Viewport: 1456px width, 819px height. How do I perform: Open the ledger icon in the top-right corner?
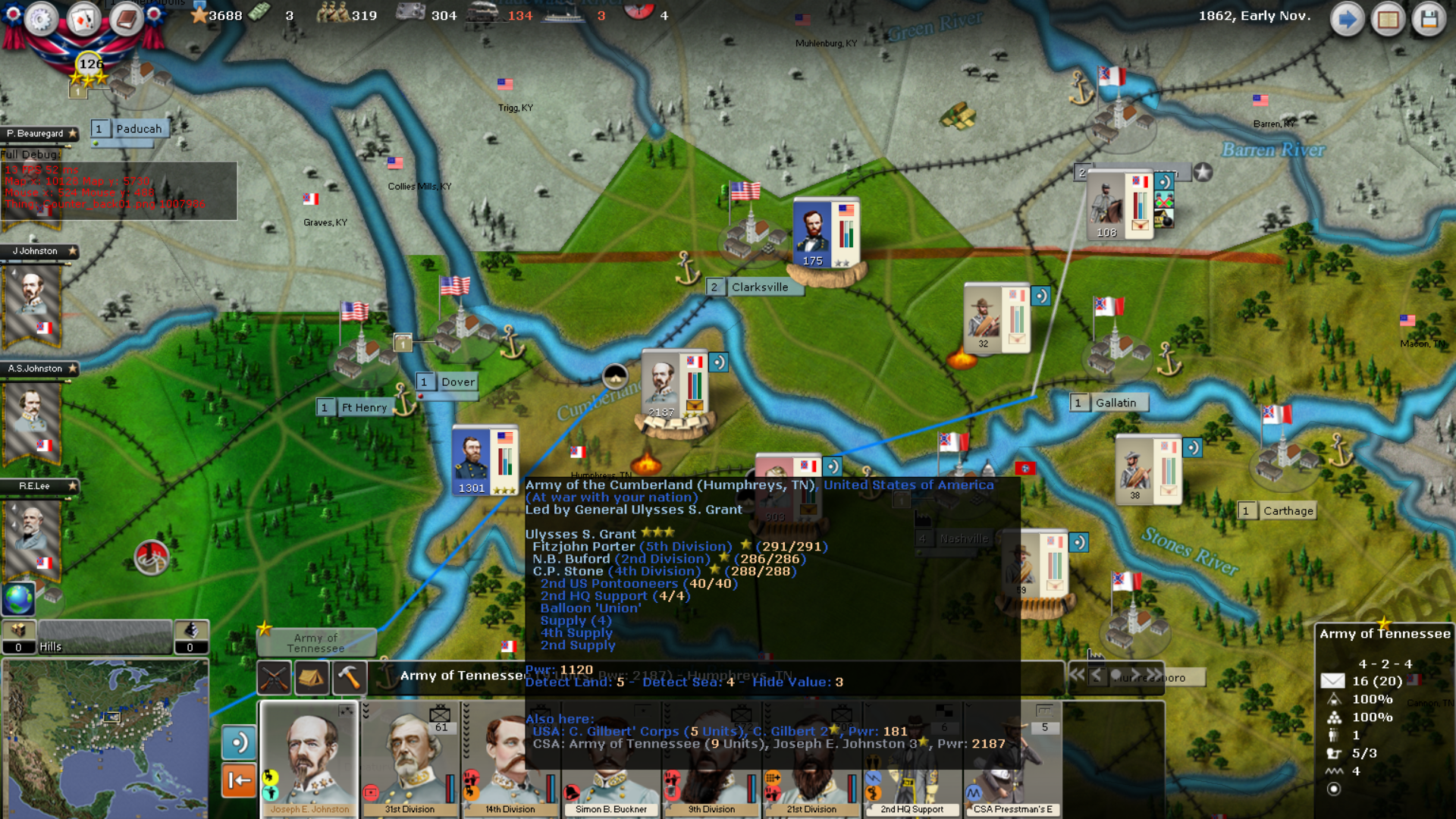(x=1389, y=18)
